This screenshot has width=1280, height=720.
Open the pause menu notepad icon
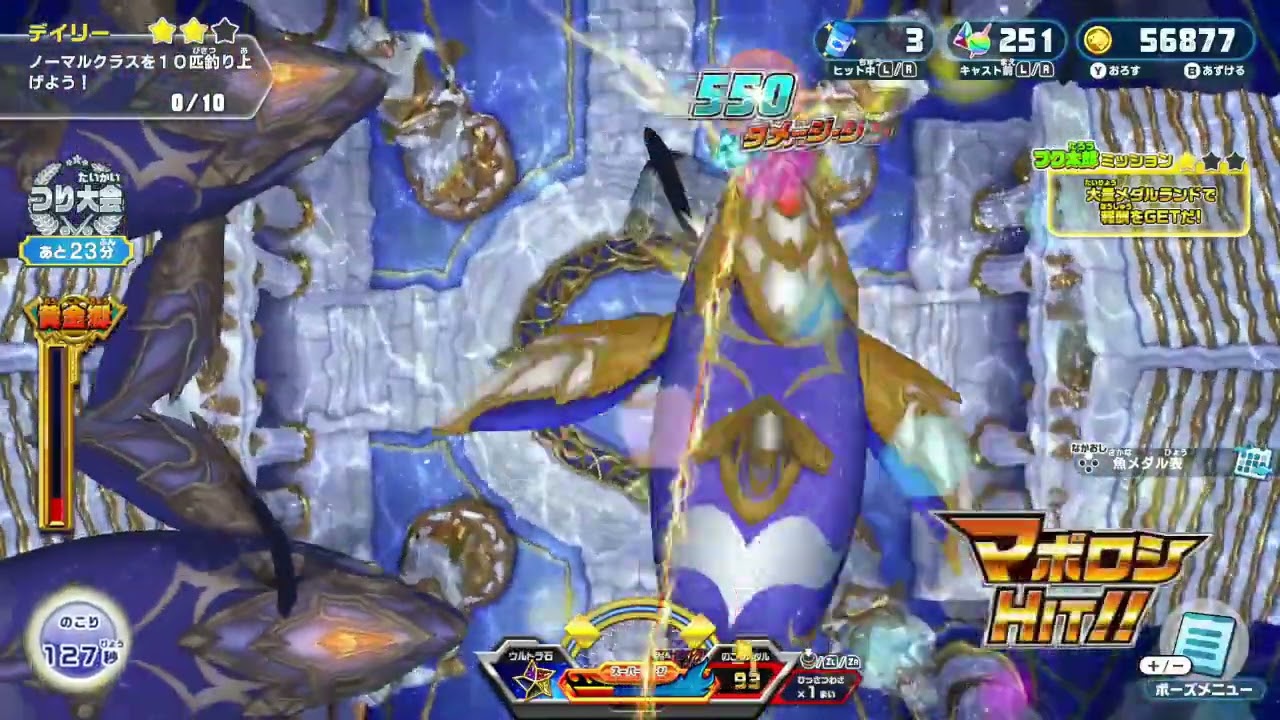pyautogui.click(x=1205, y=642)
